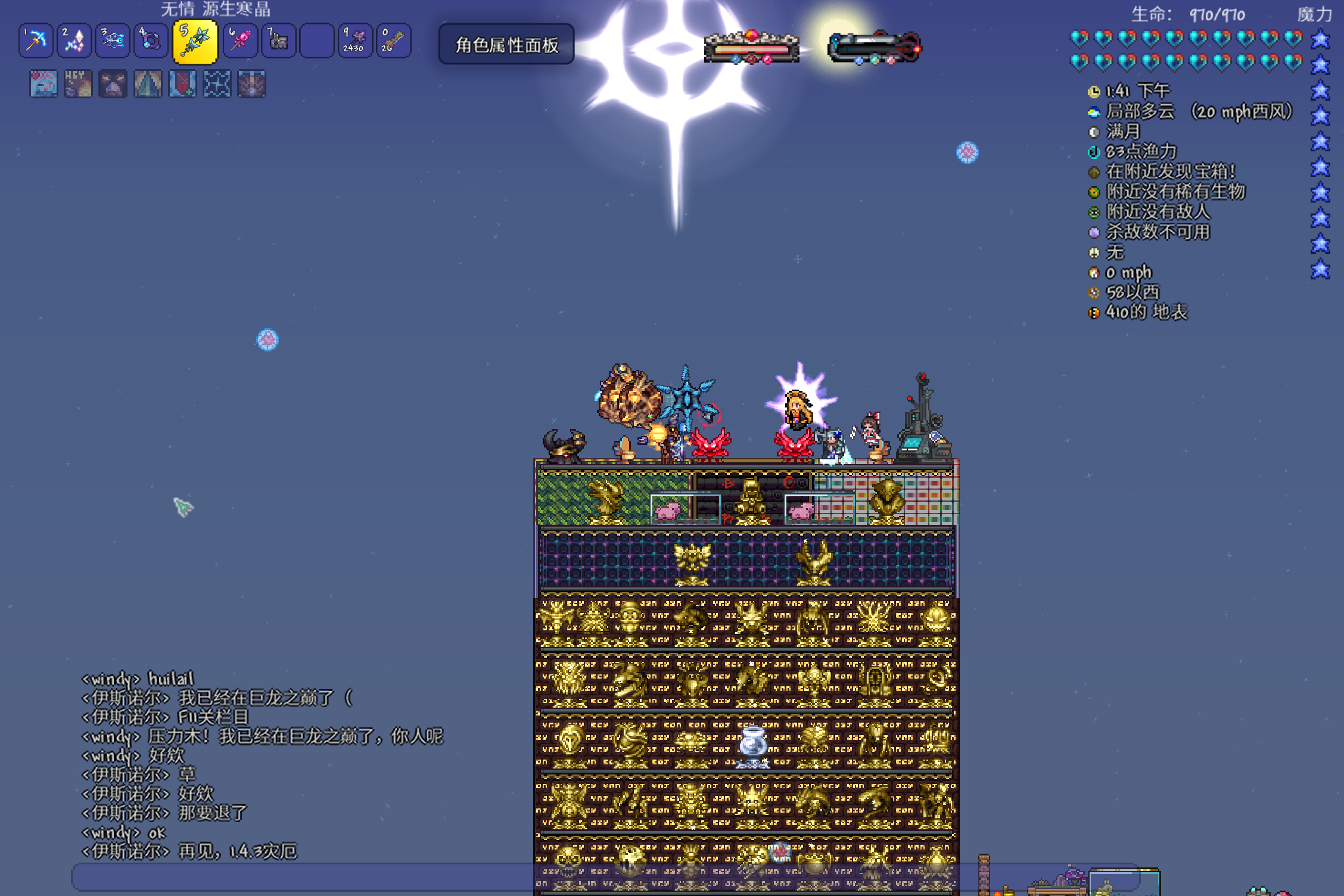Viewport: 1344px width, 896px height.
Task: Click the green cone buff icon
Action: pyautogui.click(x=148, y=84)
